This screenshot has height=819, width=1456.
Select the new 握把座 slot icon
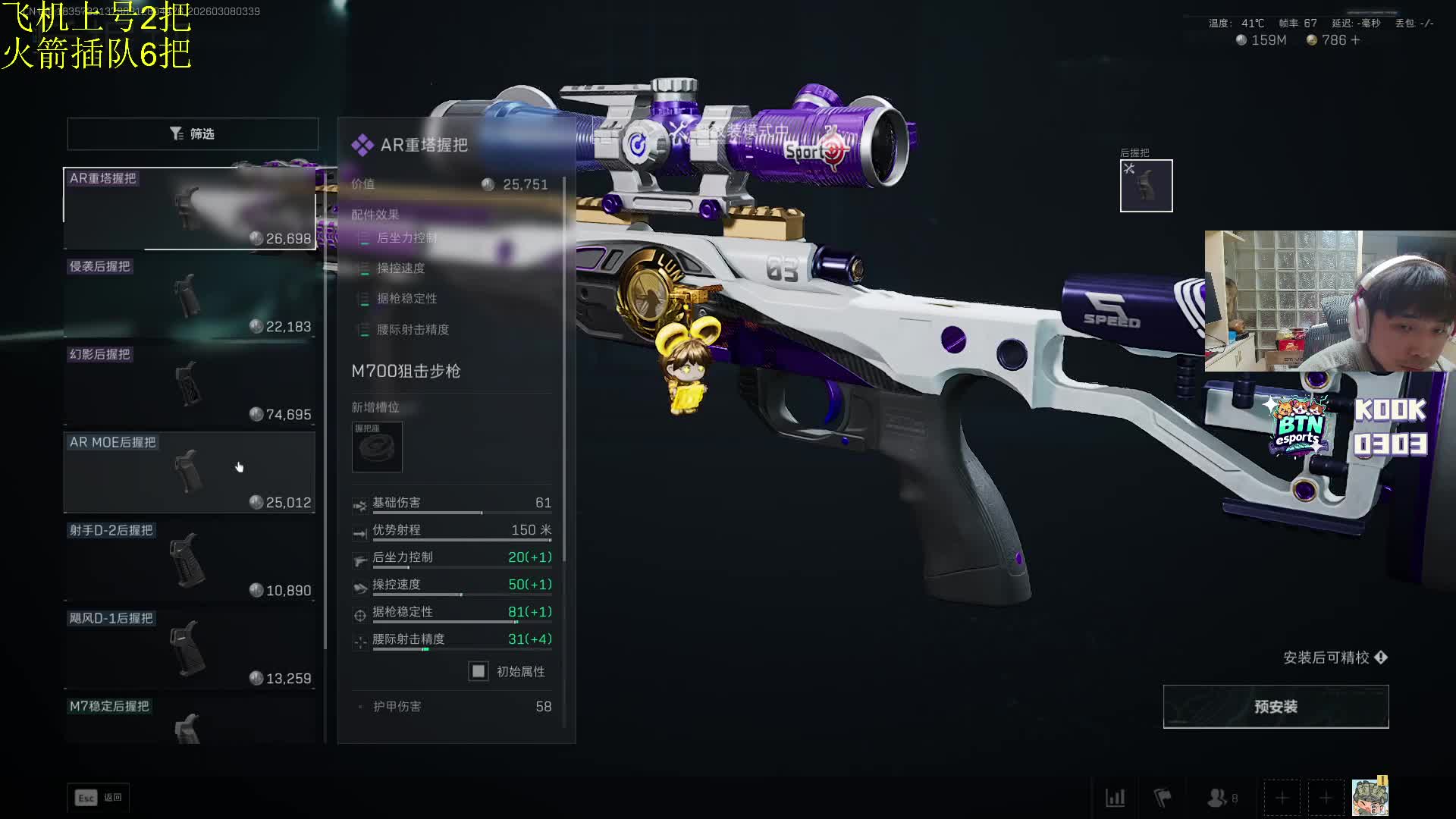point(377,447)
